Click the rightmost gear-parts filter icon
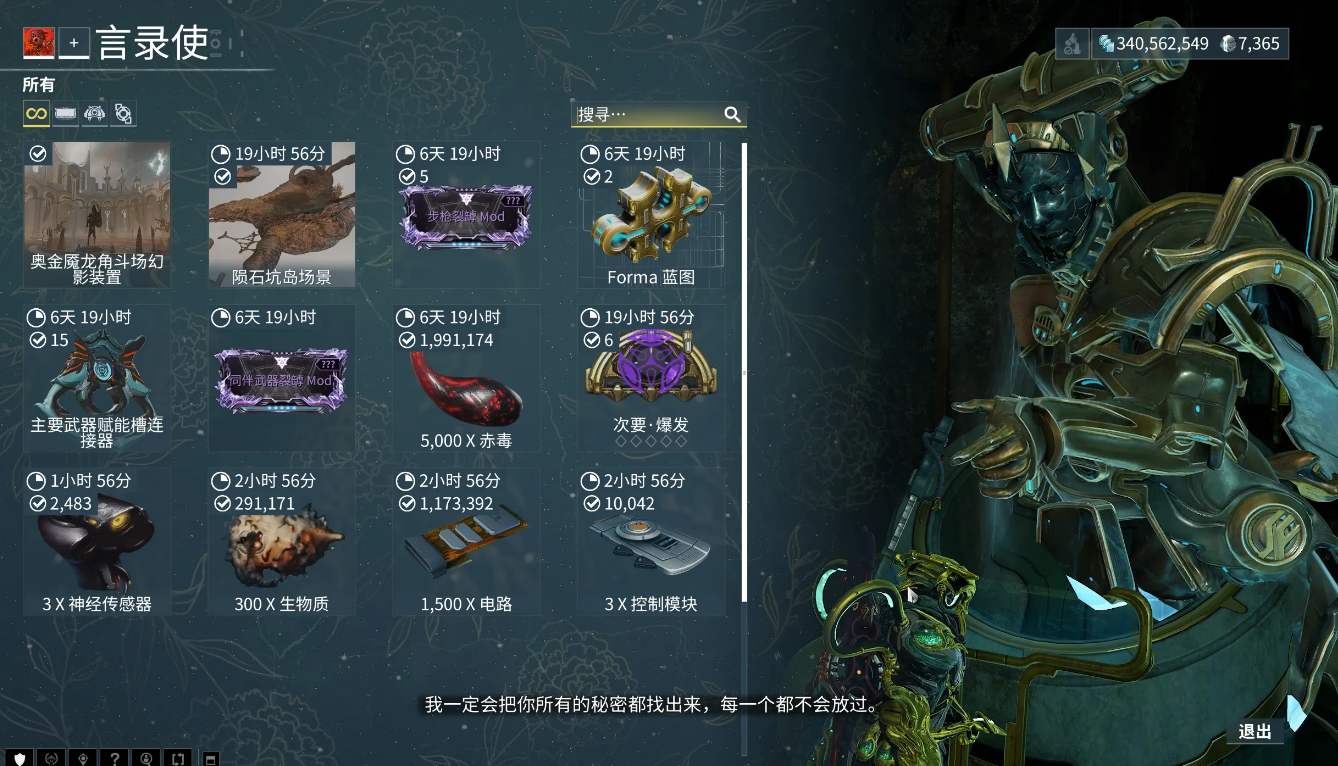This screenshot has height=766, width=1338. [123, 113]
